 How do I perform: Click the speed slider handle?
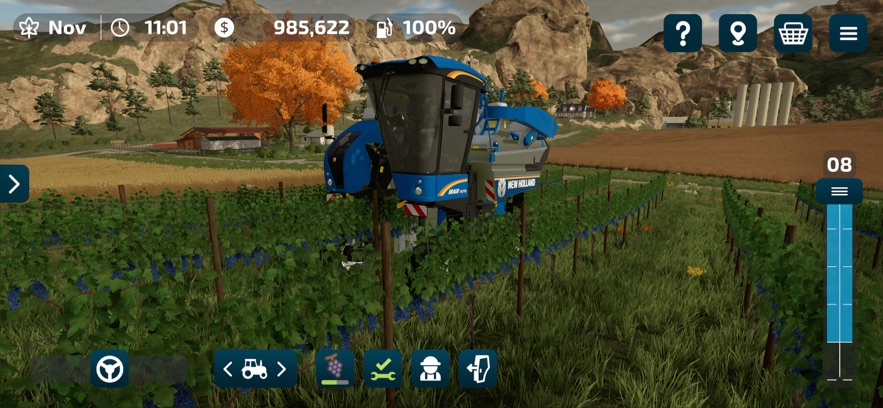839,191
